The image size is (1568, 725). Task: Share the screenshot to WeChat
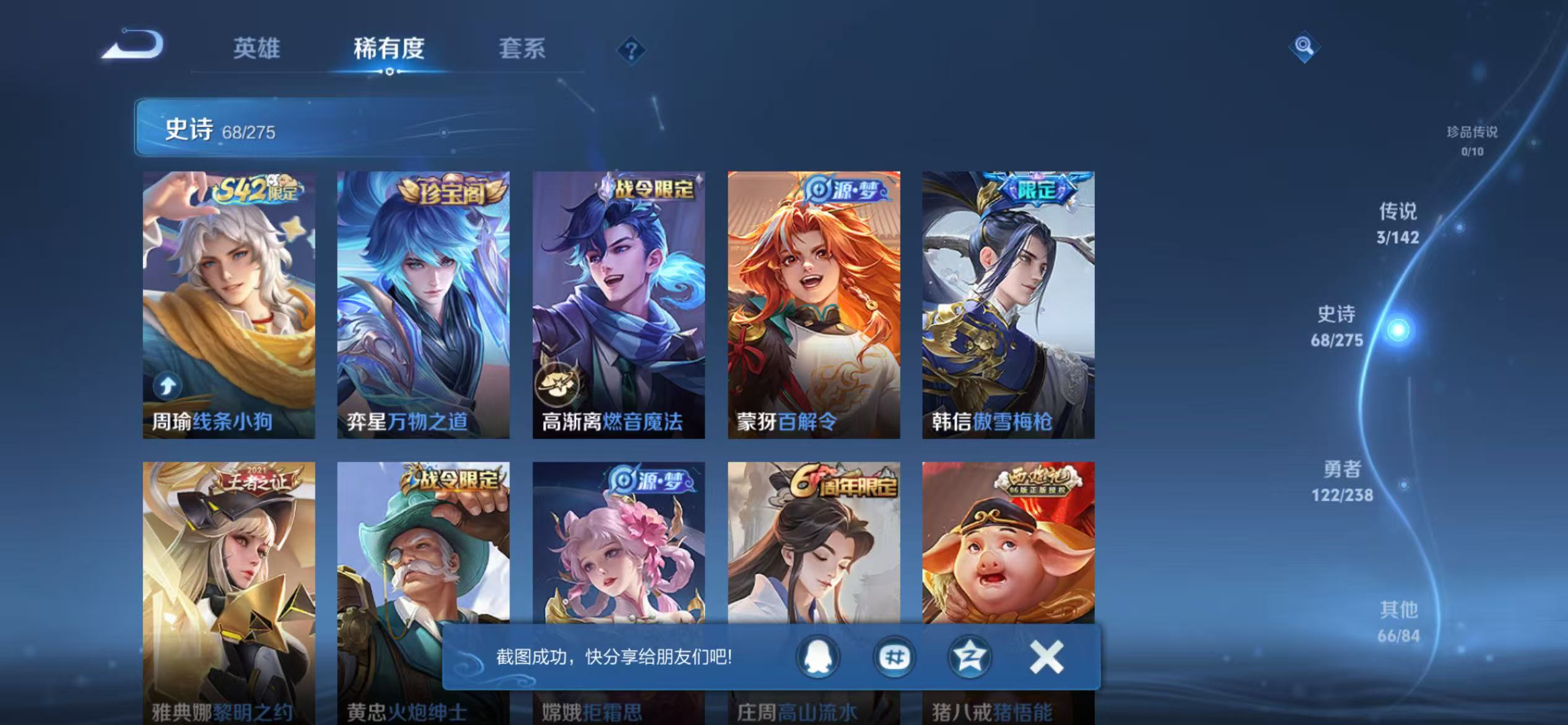coord(893,657)
